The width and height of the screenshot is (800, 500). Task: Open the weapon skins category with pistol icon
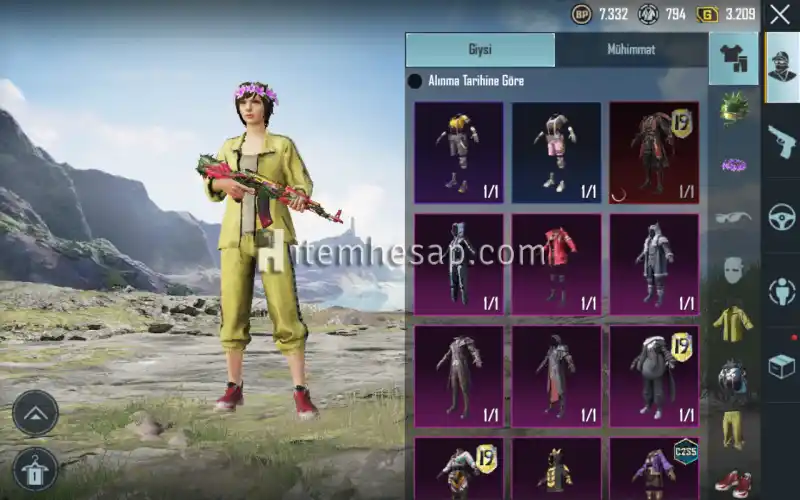pyautogui.click(x=781, y=142)
